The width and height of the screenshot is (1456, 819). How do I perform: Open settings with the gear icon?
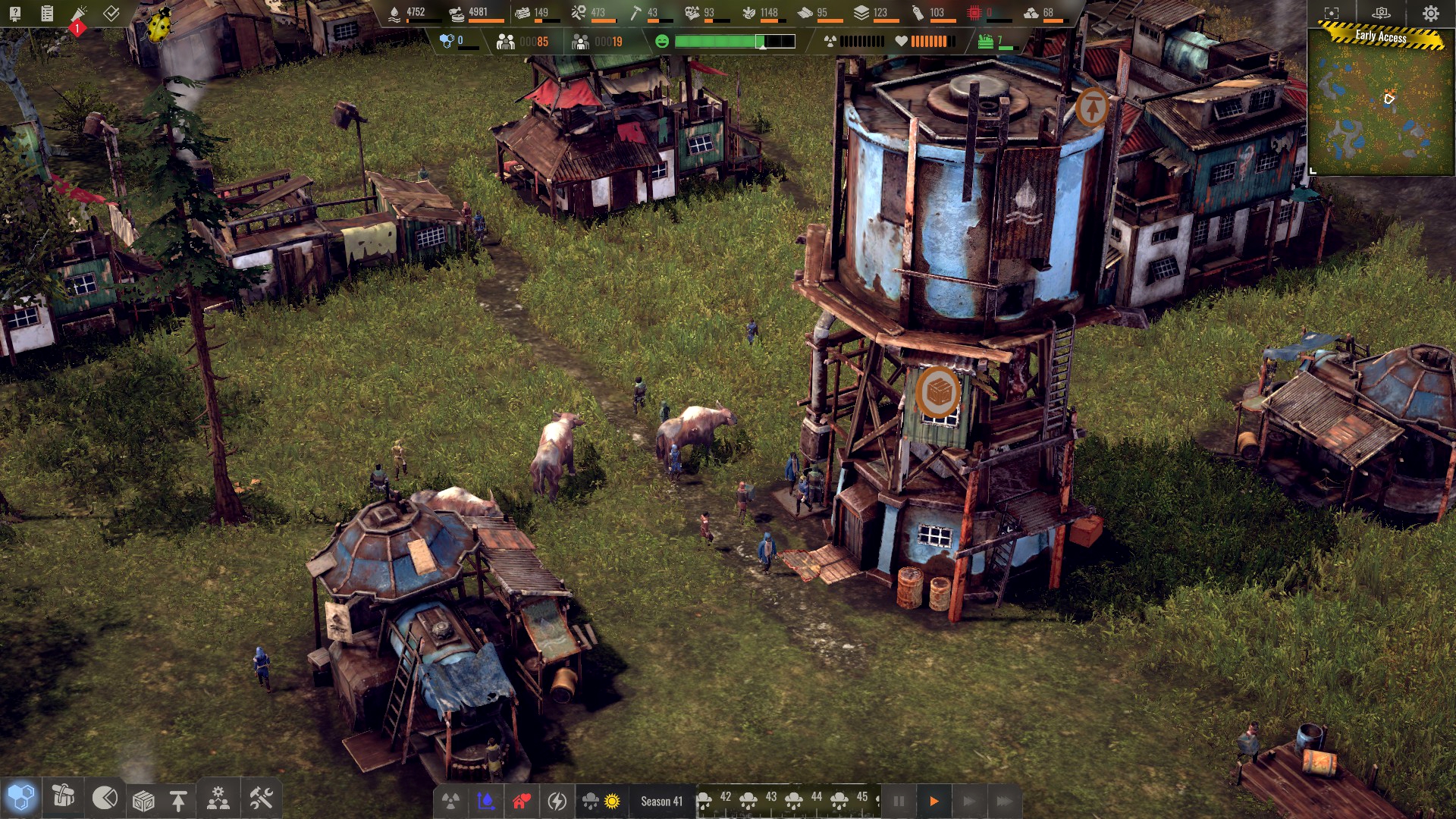(1430, 13)
